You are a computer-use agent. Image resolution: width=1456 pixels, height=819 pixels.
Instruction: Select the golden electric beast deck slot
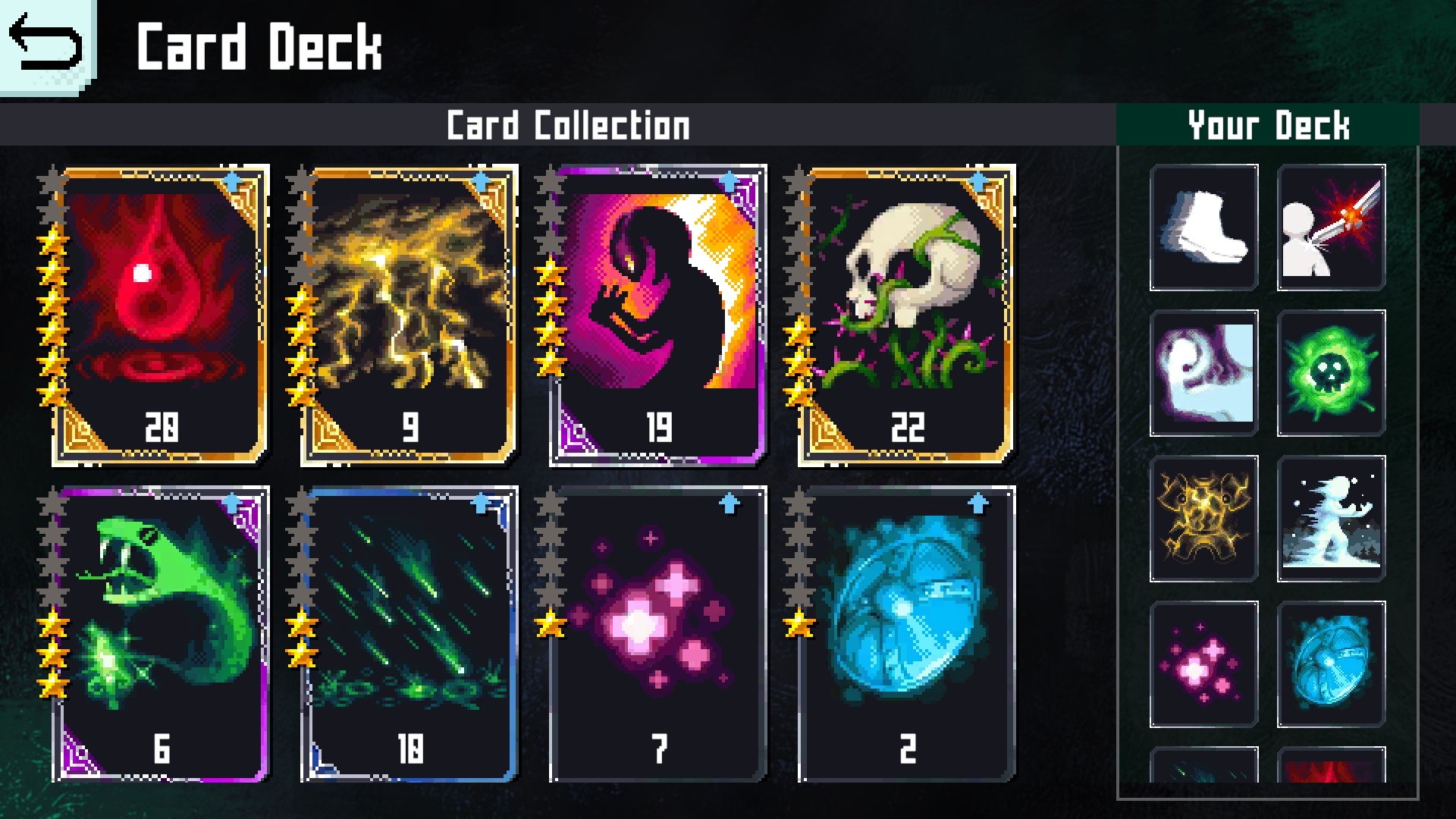pyautogui.click(x=1204, y=519)
